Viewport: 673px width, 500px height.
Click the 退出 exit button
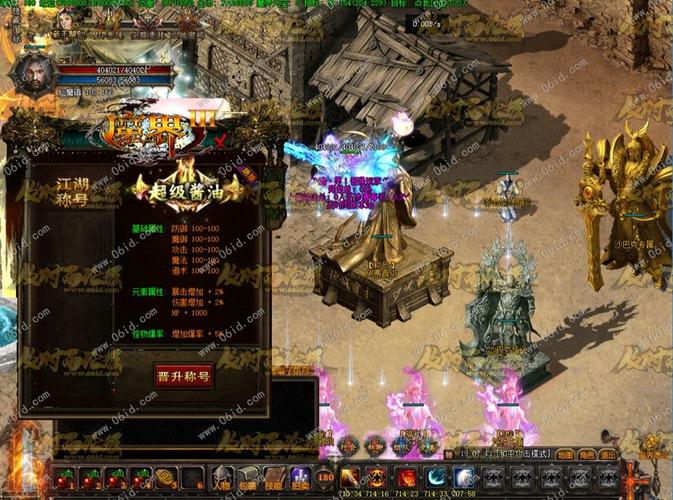608,454
